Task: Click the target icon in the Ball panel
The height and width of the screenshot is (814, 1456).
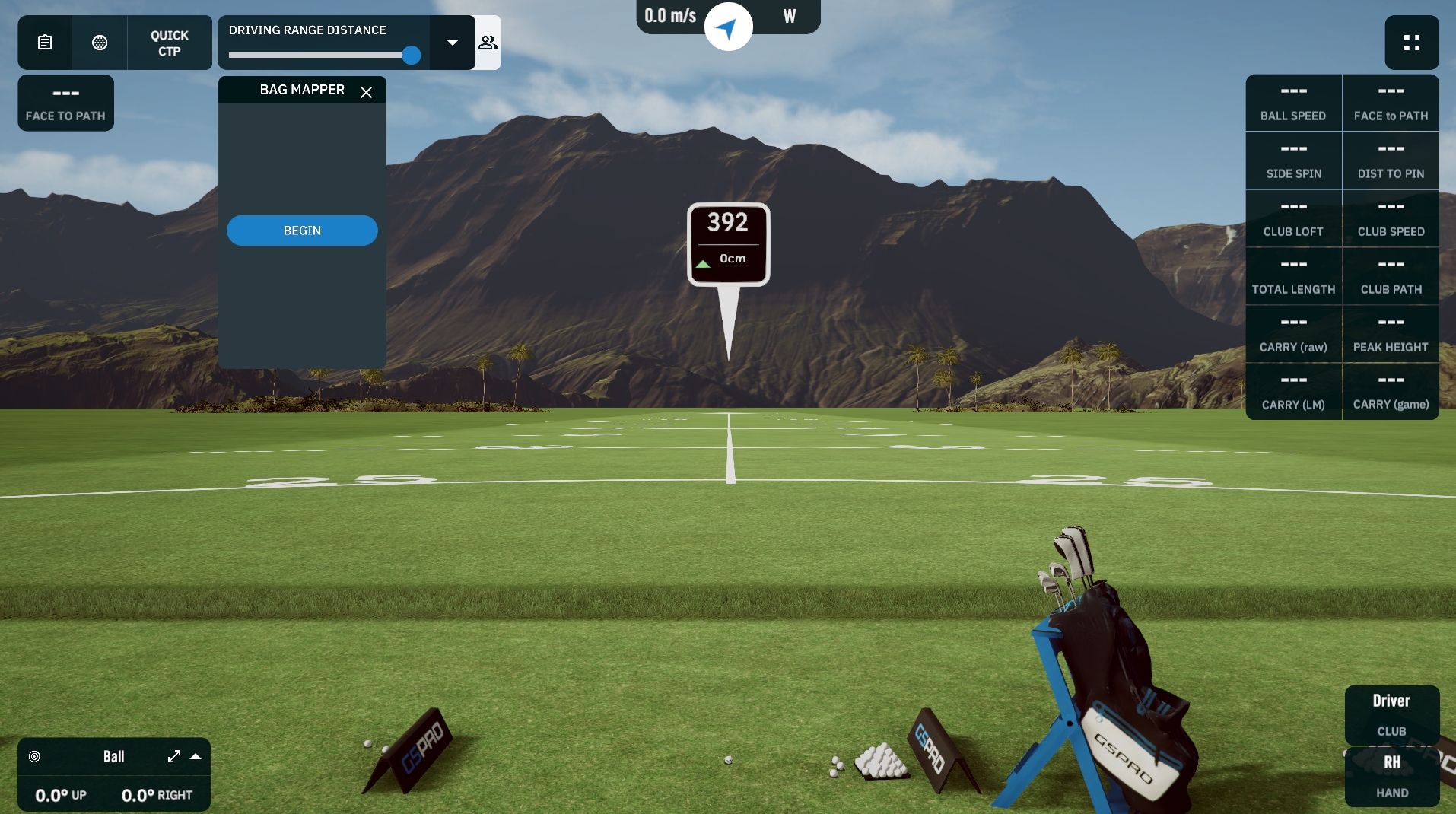Action: [34, 756]
